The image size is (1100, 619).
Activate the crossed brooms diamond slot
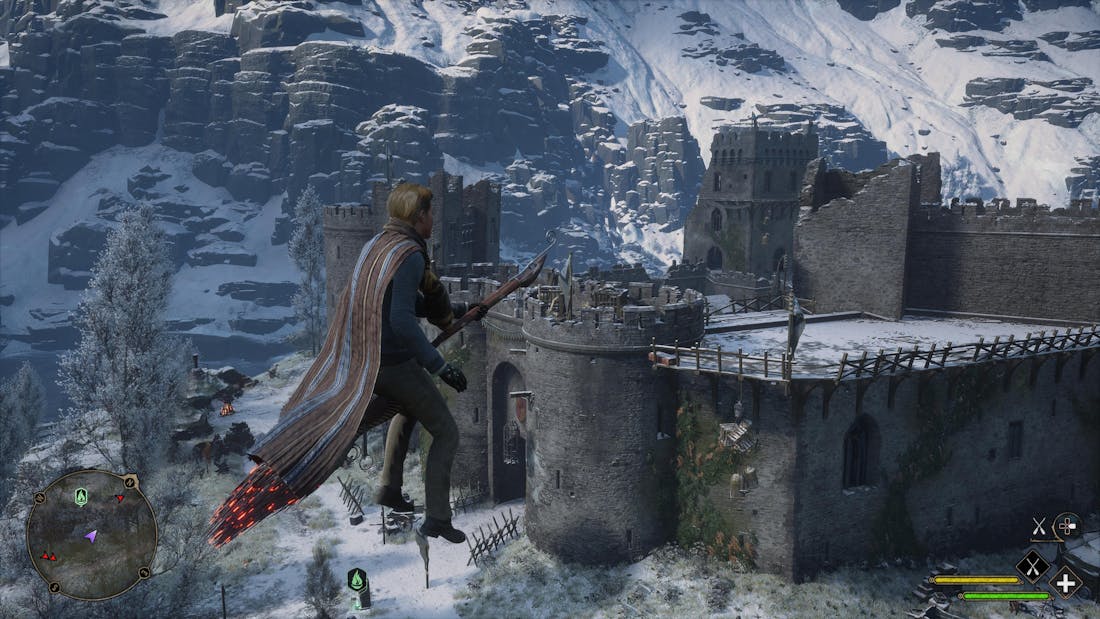(1033, 567)
